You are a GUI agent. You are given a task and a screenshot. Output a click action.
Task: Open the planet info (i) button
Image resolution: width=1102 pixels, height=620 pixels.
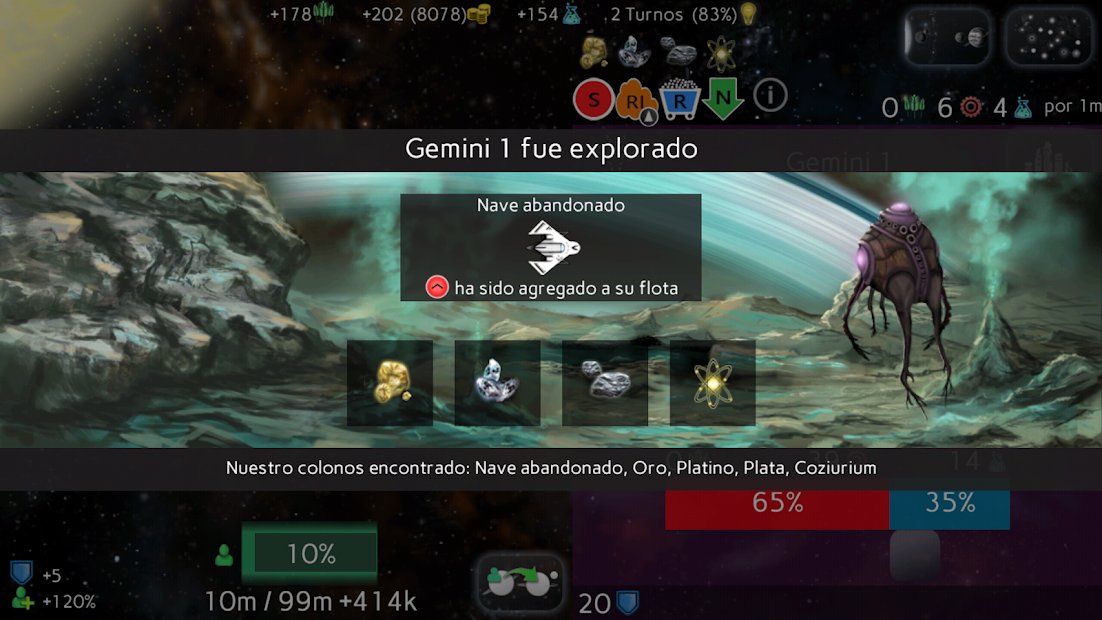tap(770, 96)
